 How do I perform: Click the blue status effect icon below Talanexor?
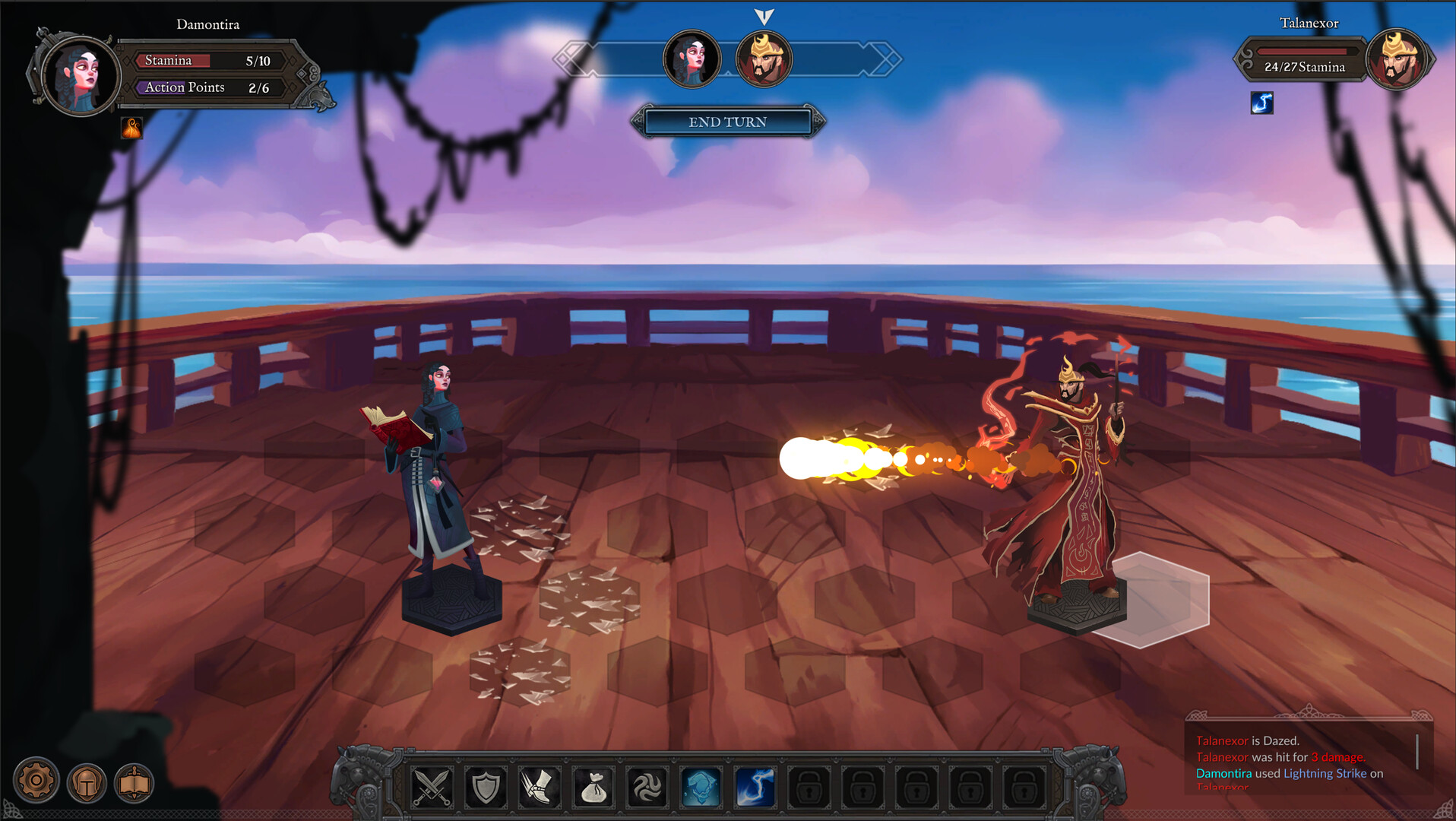pos(1261,104)
